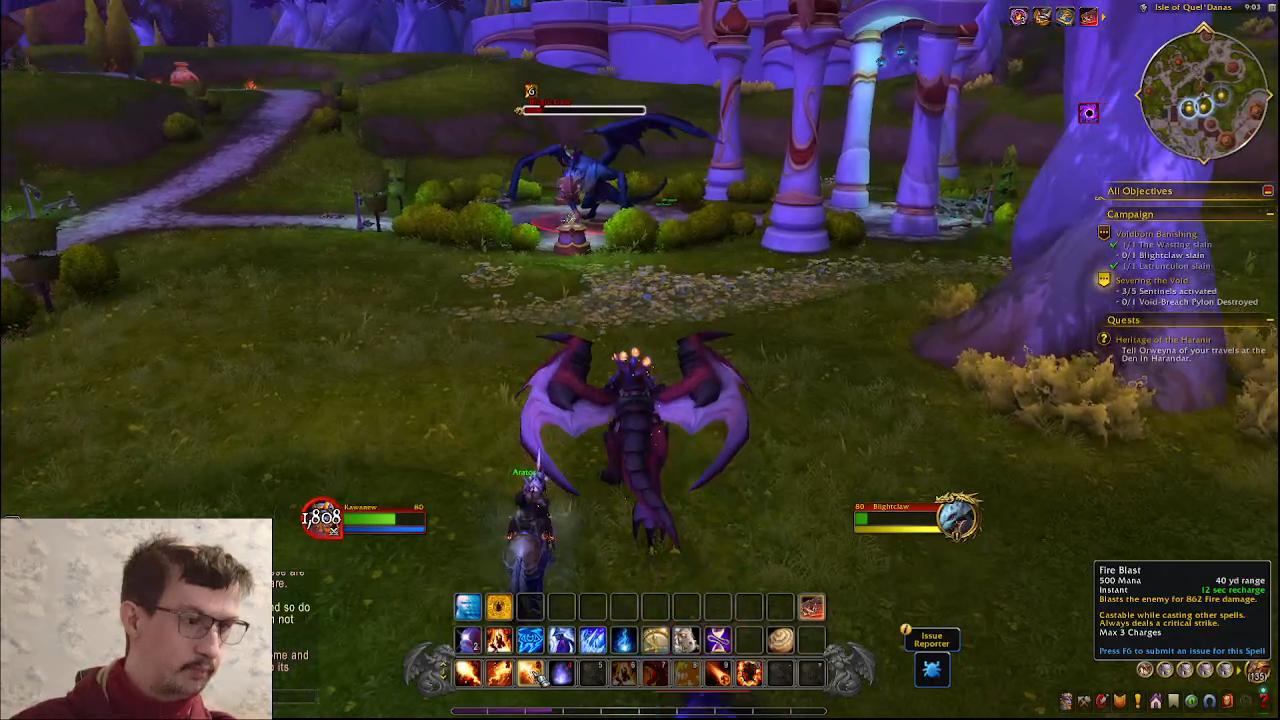Cast the blue flame spell icon
This screenshot has width=1280, height=720.
tap(624, 640)
